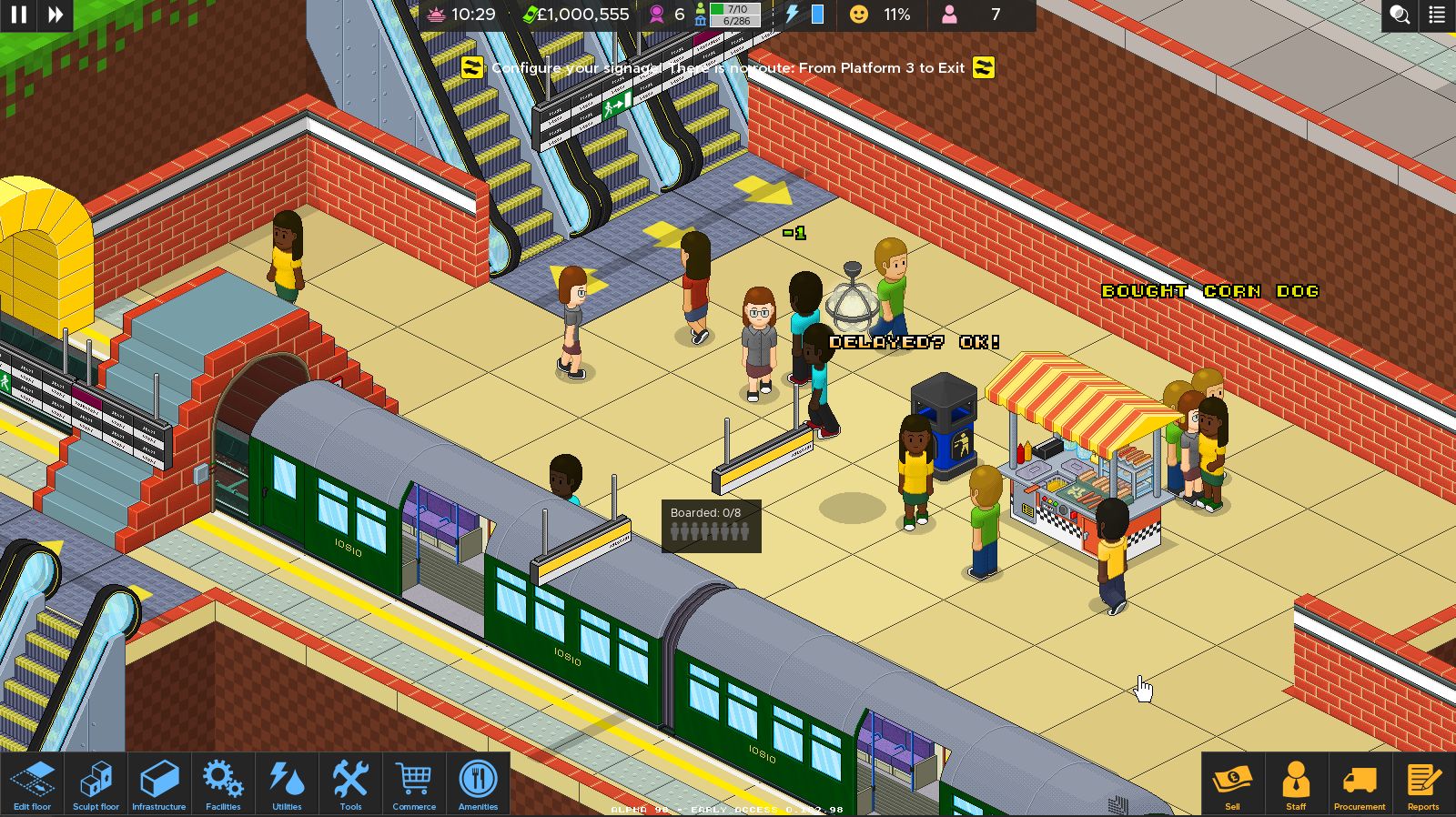Screen dimensions: 1456x817
Task: Click the staff capacity 7/10 progress bar
Action: tap(733, 11)
